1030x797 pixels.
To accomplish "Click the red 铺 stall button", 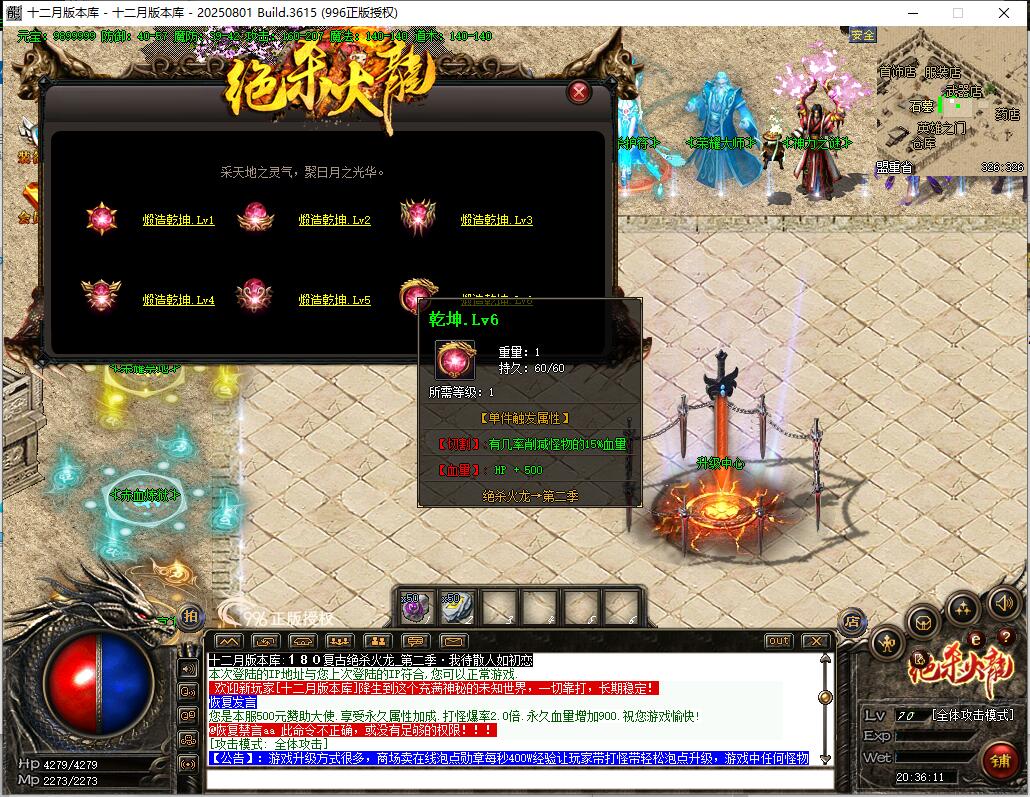I will click(998, 760).
